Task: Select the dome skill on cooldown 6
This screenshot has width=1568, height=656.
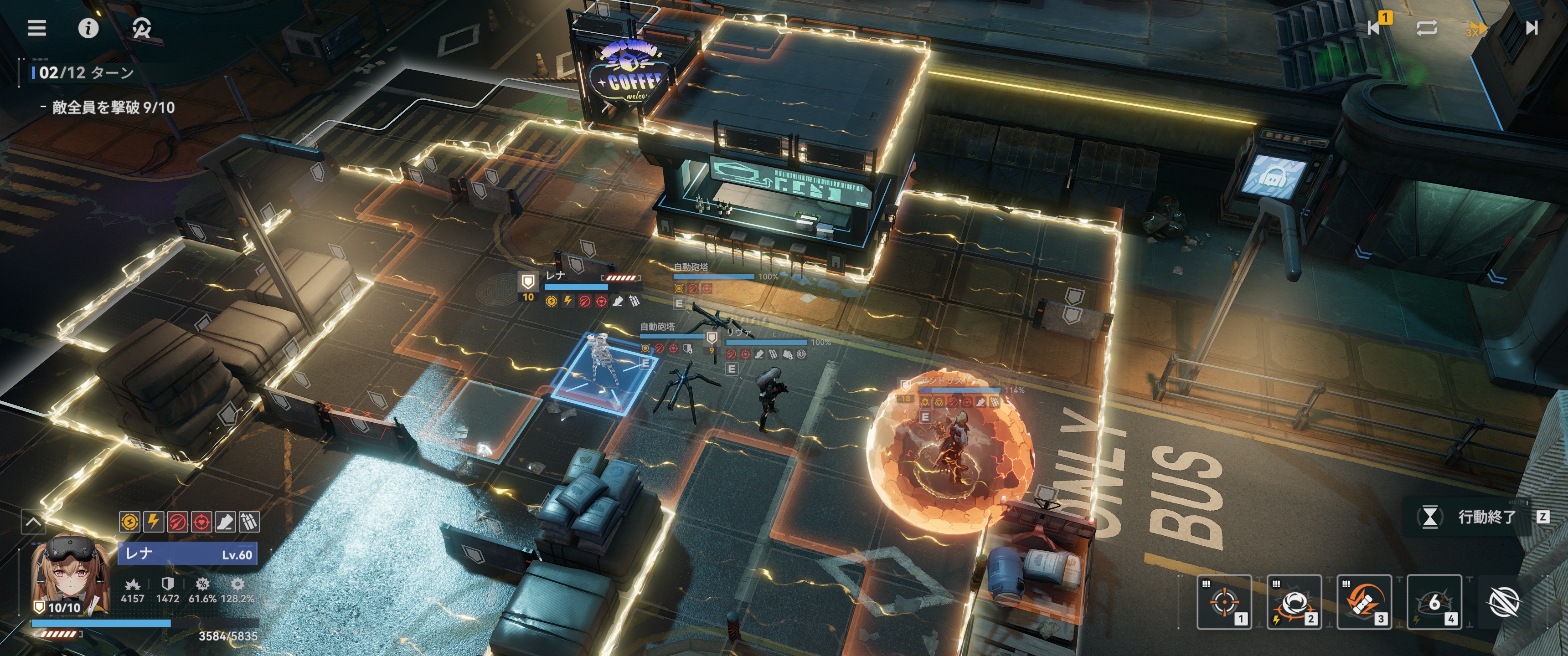Action: 1434,601
